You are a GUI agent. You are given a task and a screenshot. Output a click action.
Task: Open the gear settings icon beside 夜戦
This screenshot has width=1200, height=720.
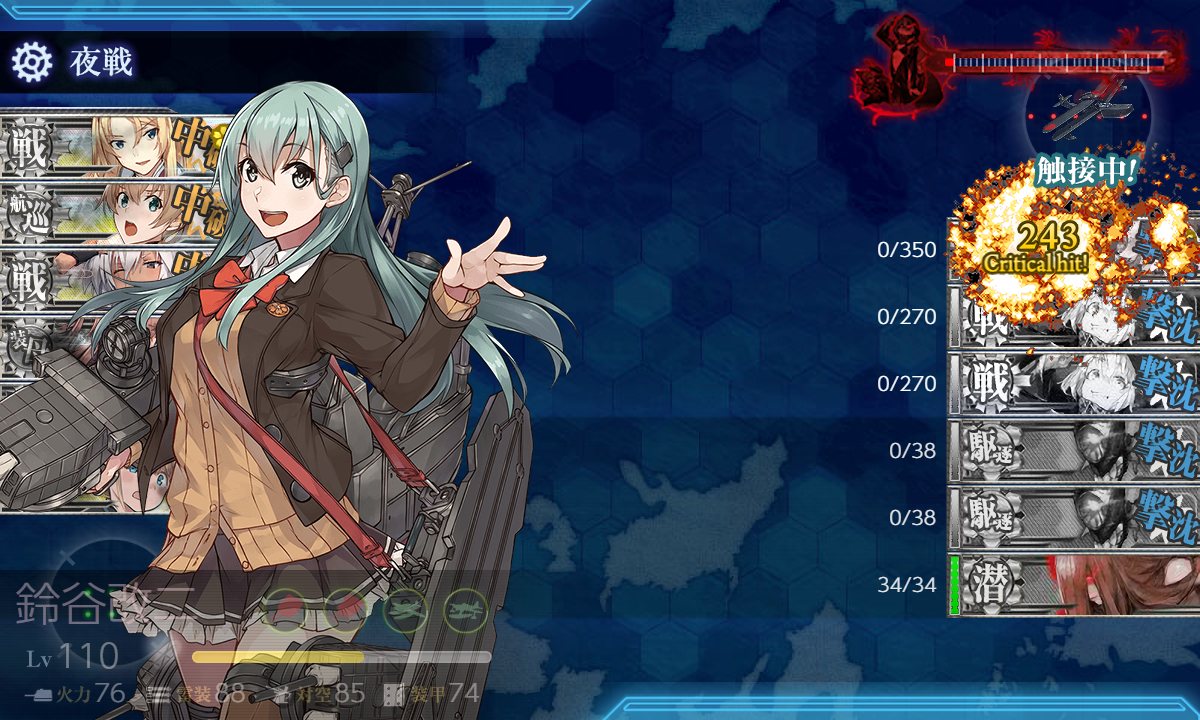coord(31,63)
